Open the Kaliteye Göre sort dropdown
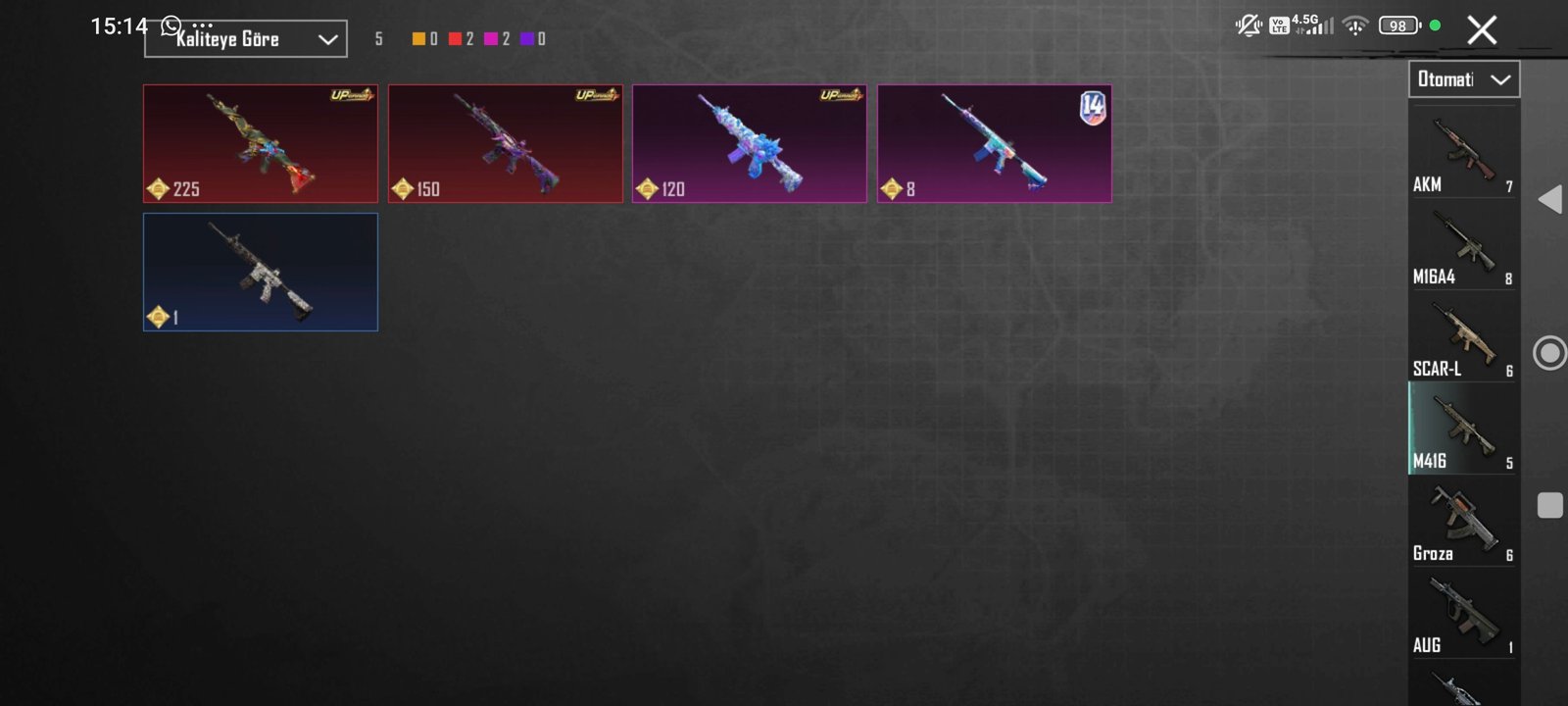Image resolution: width=1568 pixels, height=706 pixels. 245,39
